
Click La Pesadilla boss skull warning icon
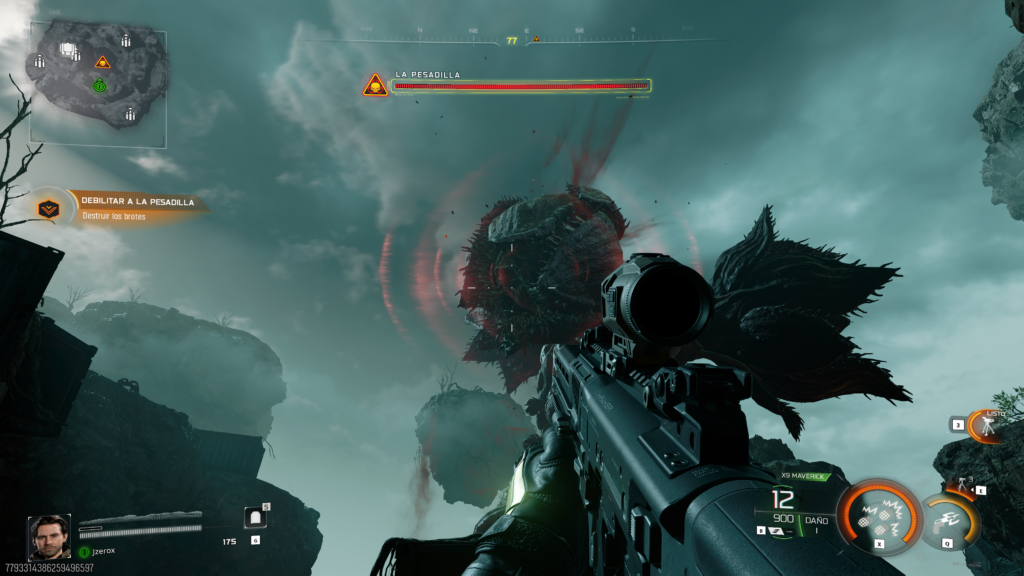coord(375,86)
